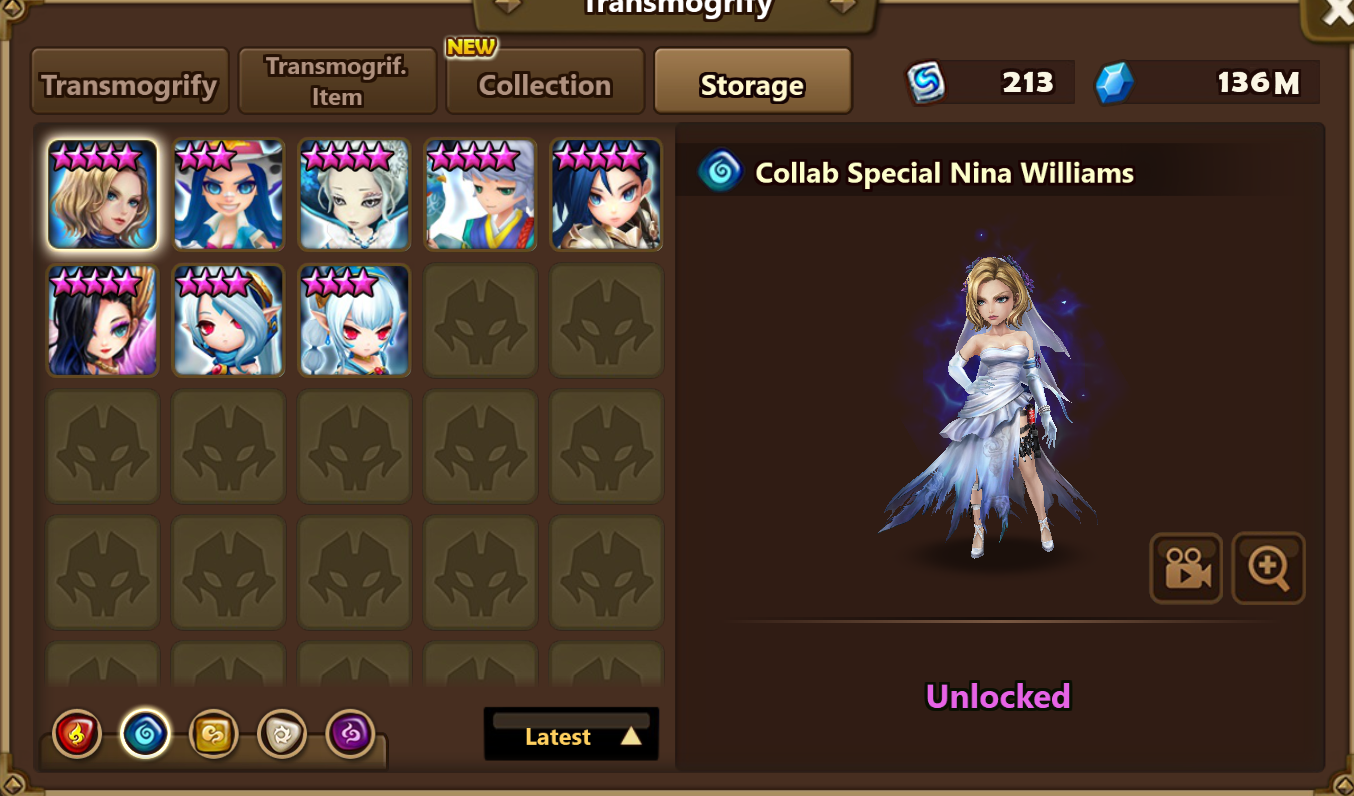This screenshot has width=1354, height=796.
Task: Filter by fire attribute
Action: (x=77, y=735)
